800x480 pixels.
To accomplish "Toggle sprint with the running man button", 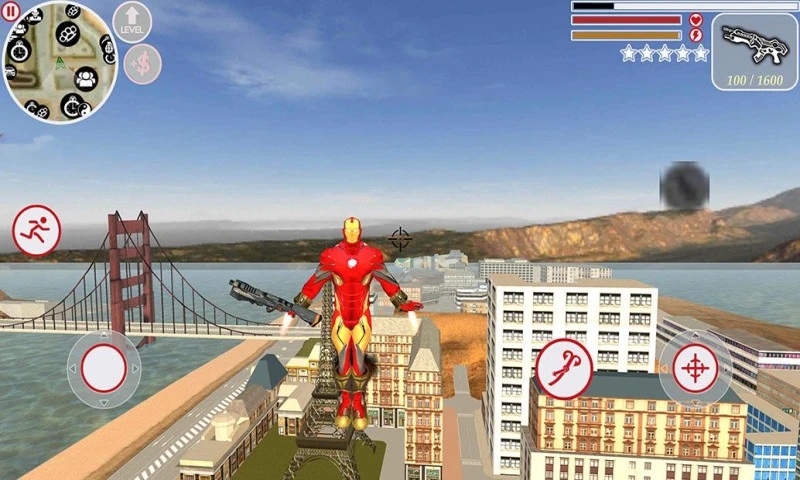I will point(37,230).
